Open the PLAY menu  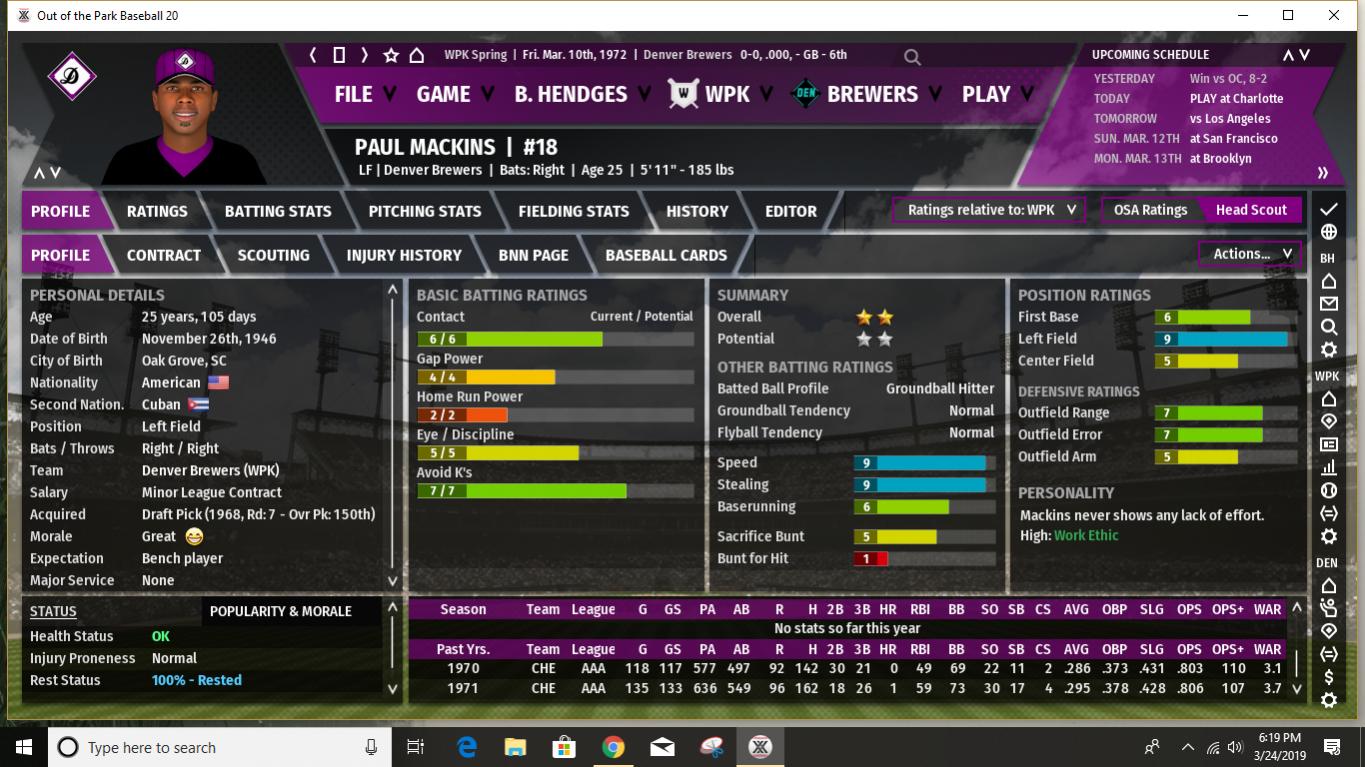986,94
